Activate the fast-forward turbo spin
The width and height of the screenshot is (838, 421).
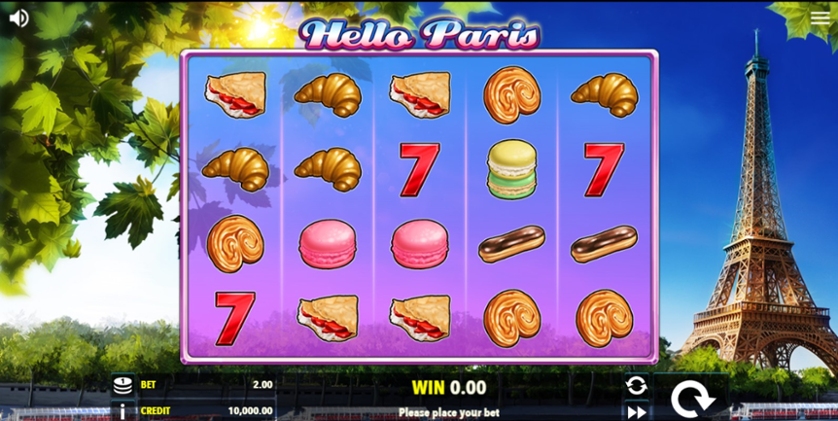(x=636, y=411)
